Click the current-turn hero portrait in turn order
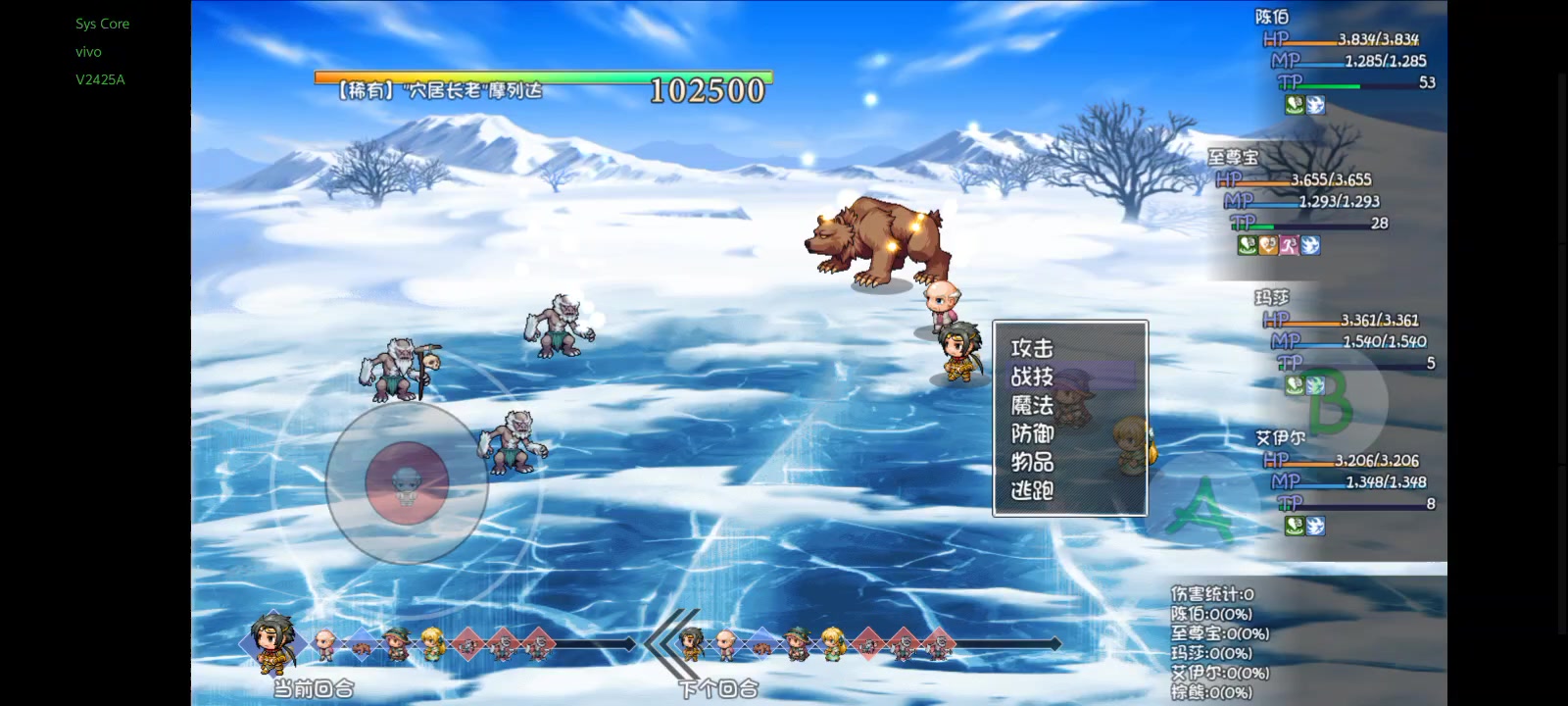The height and width of the screenshot is (706, 1568). [x=272, y=642]
